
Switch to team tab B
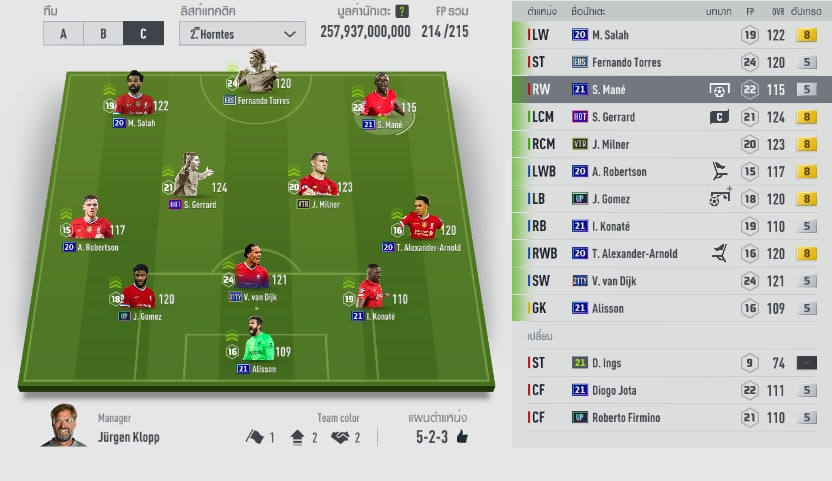click(103, 32)
